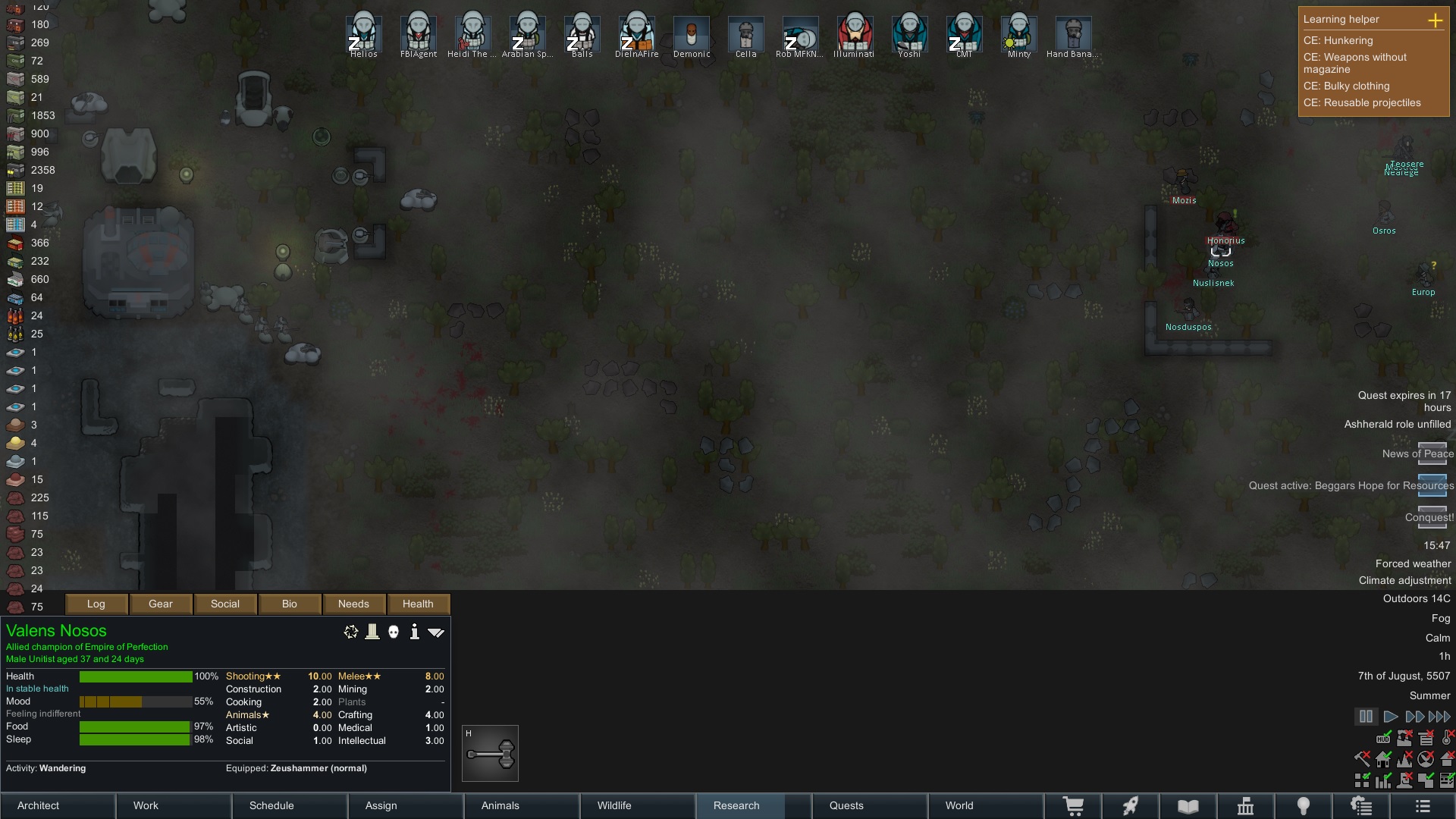1456x819 pixels.
Task: Open the Health tab
Action: click(418, 604)
